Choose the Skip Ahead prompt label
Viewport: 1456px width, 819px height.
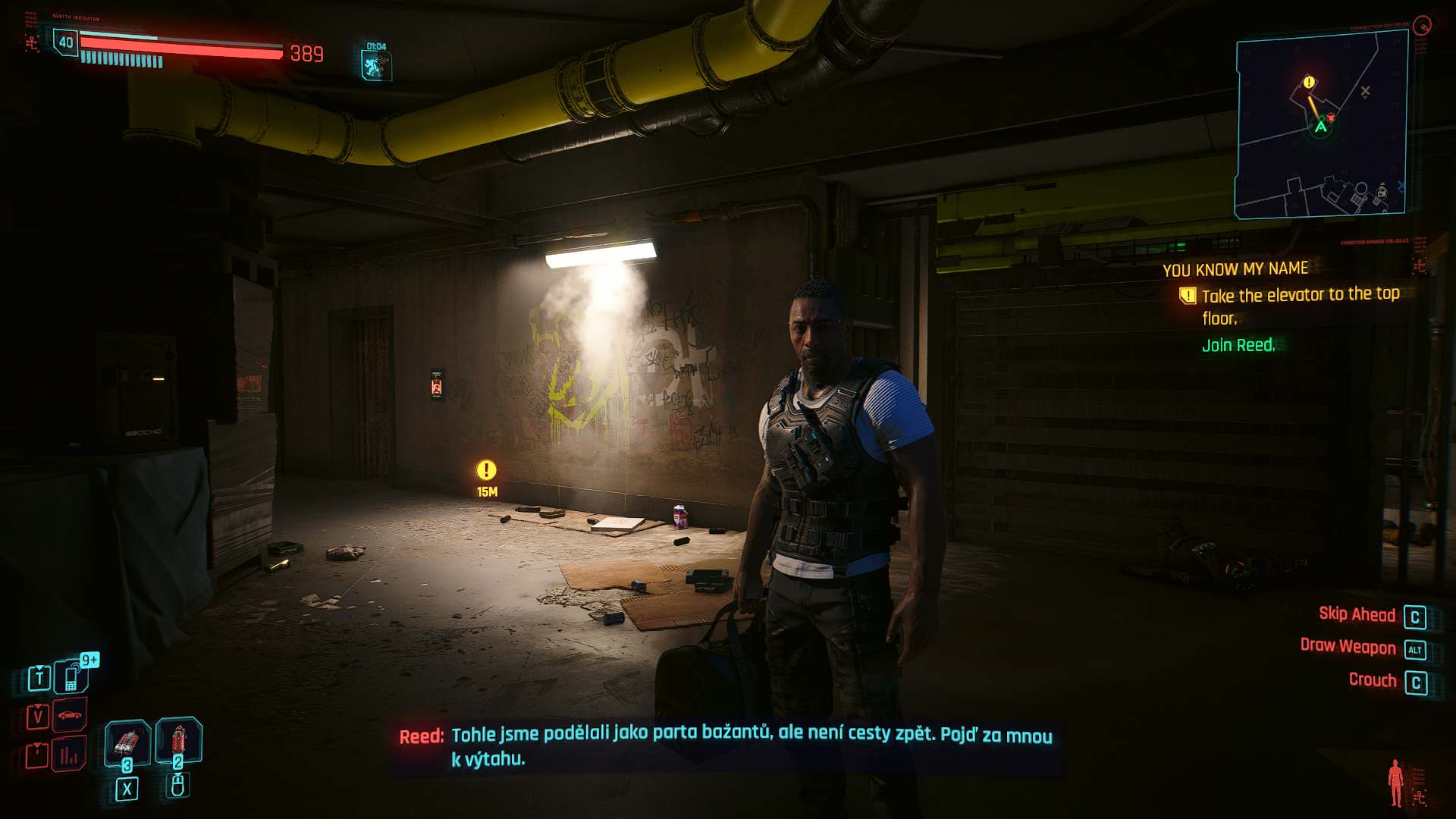point(1357,614)
